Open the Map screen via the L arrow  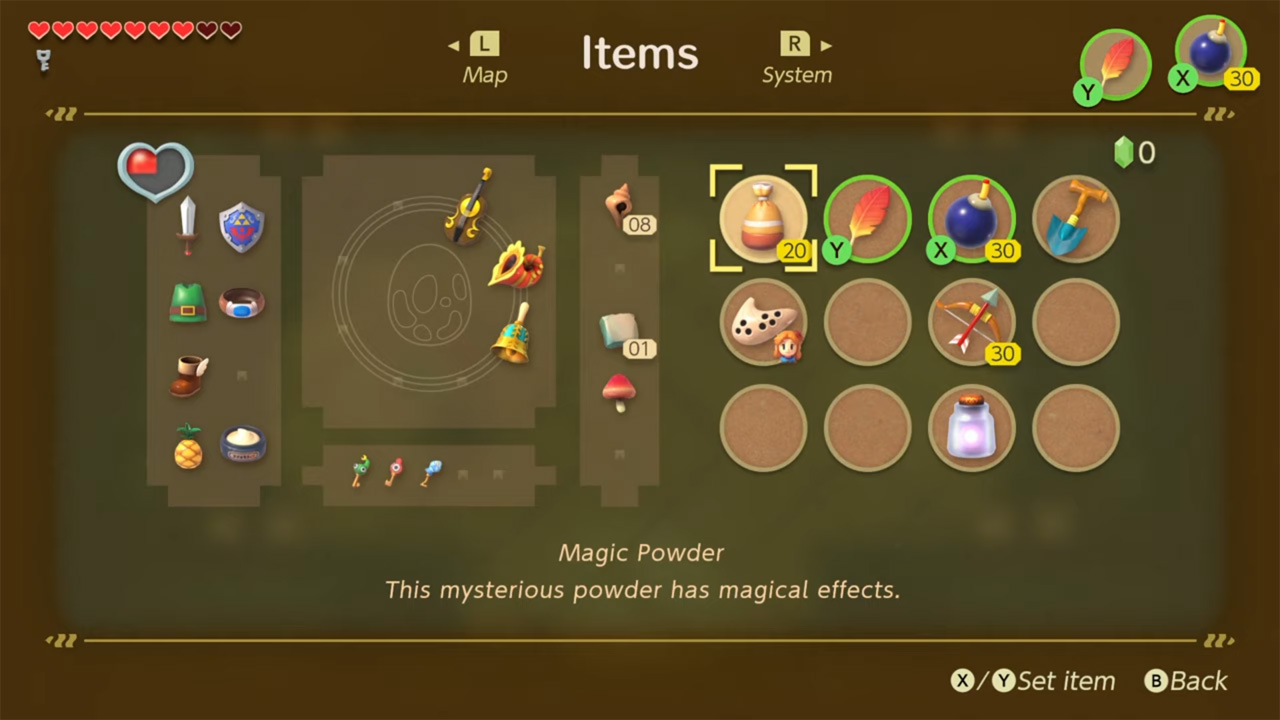tap(485, 57)
